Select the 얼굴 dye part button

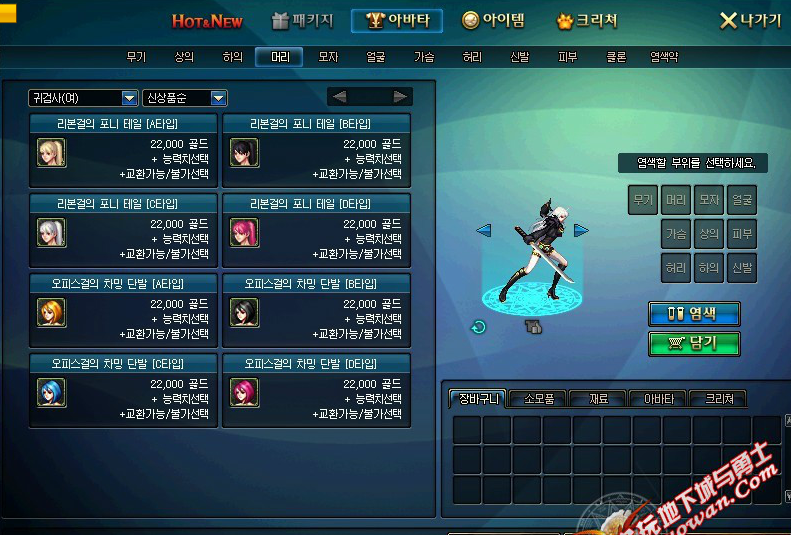(741, 200)
